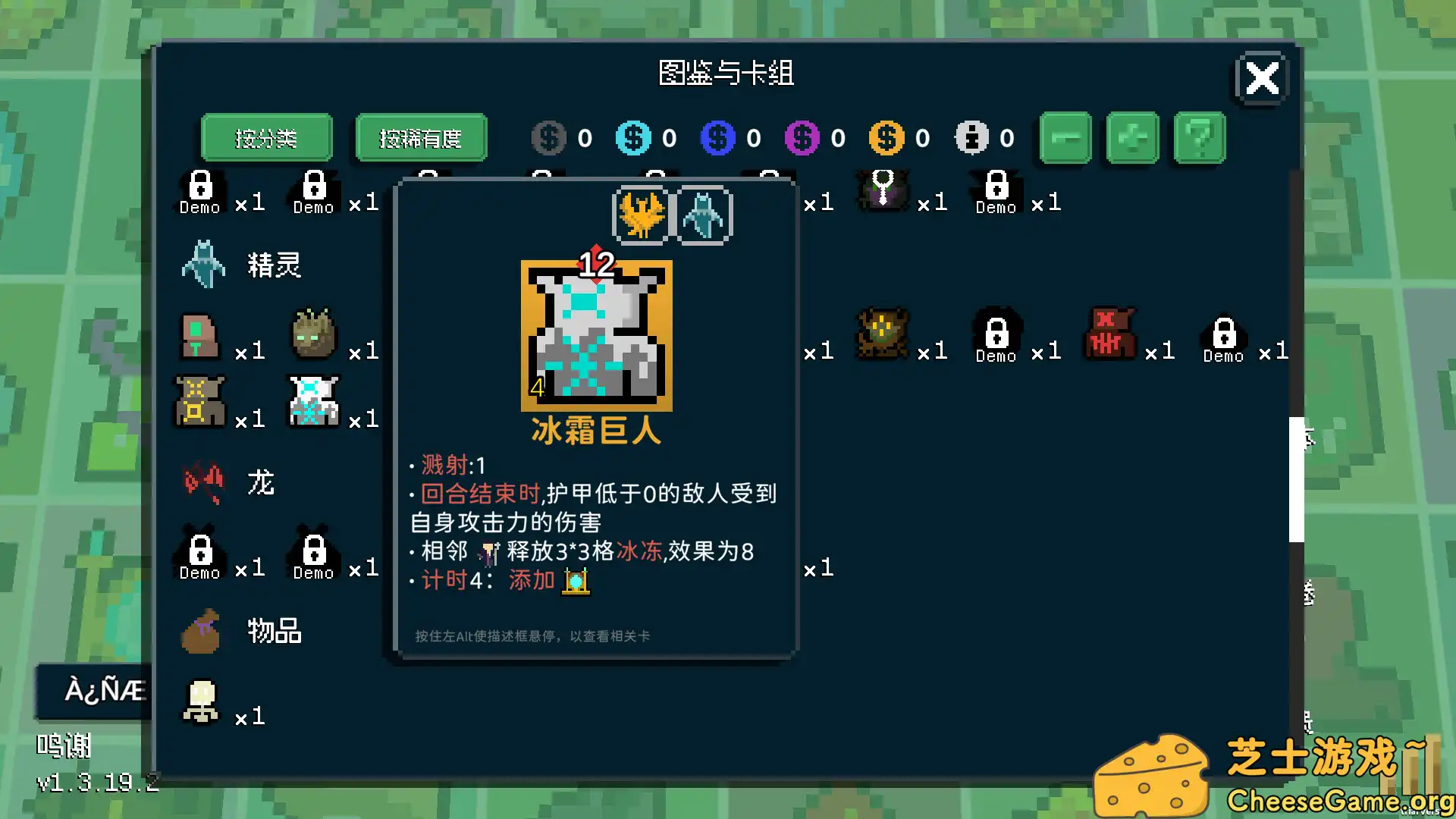Select the 精灵 (spirit) category icon
Image resolution: width=1456 pixels, height=819 pixels.
(203, 263)
